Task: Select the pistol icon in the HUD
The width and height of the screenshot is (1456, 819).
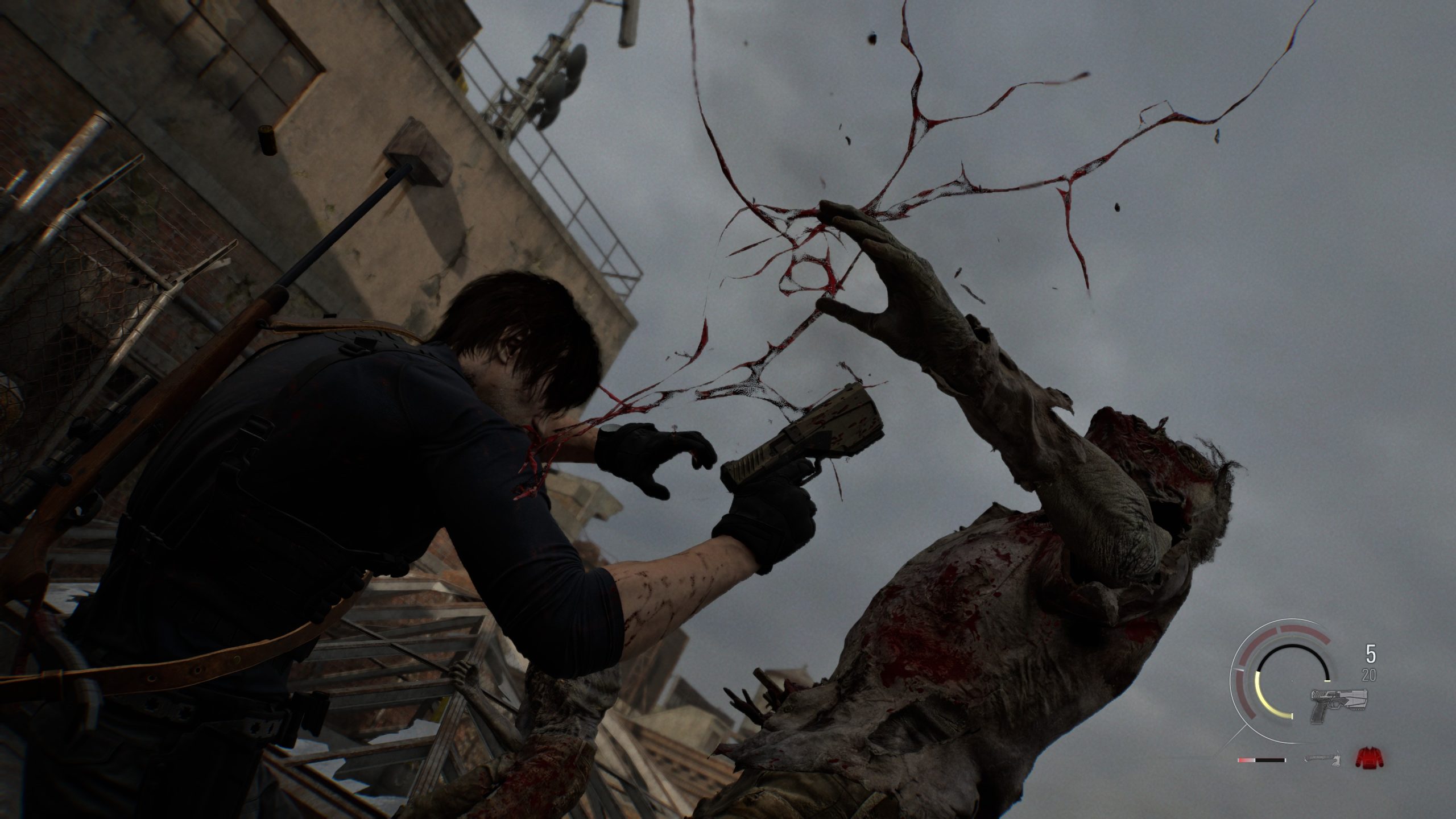Action: click(1339, 704)
